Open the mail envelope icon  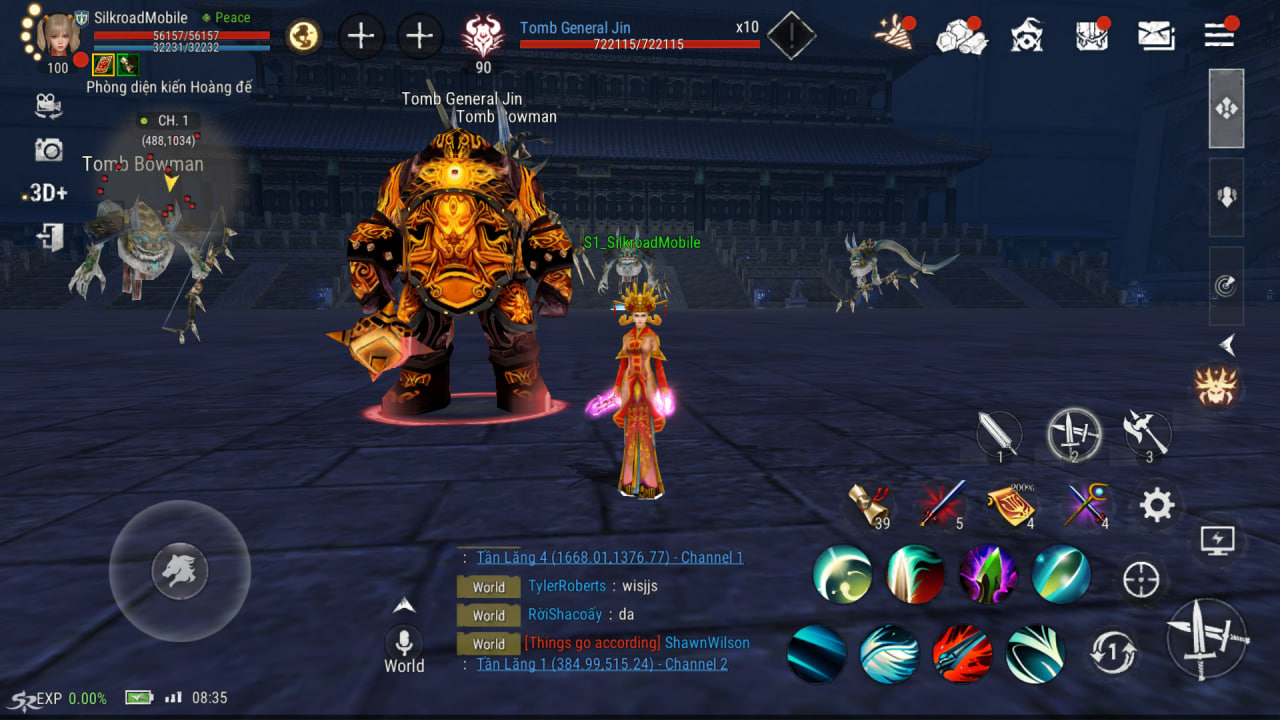click(1156, 36)
